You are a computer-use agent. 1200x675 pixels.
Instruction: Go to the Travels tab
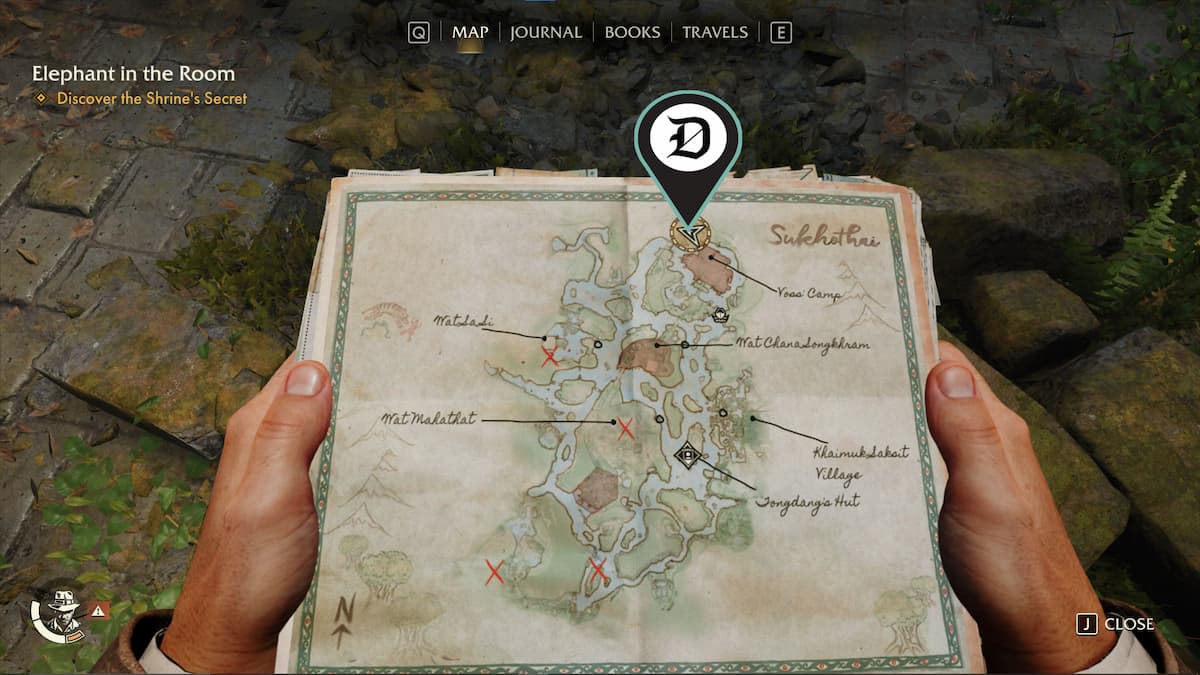(x=714, y=32)
